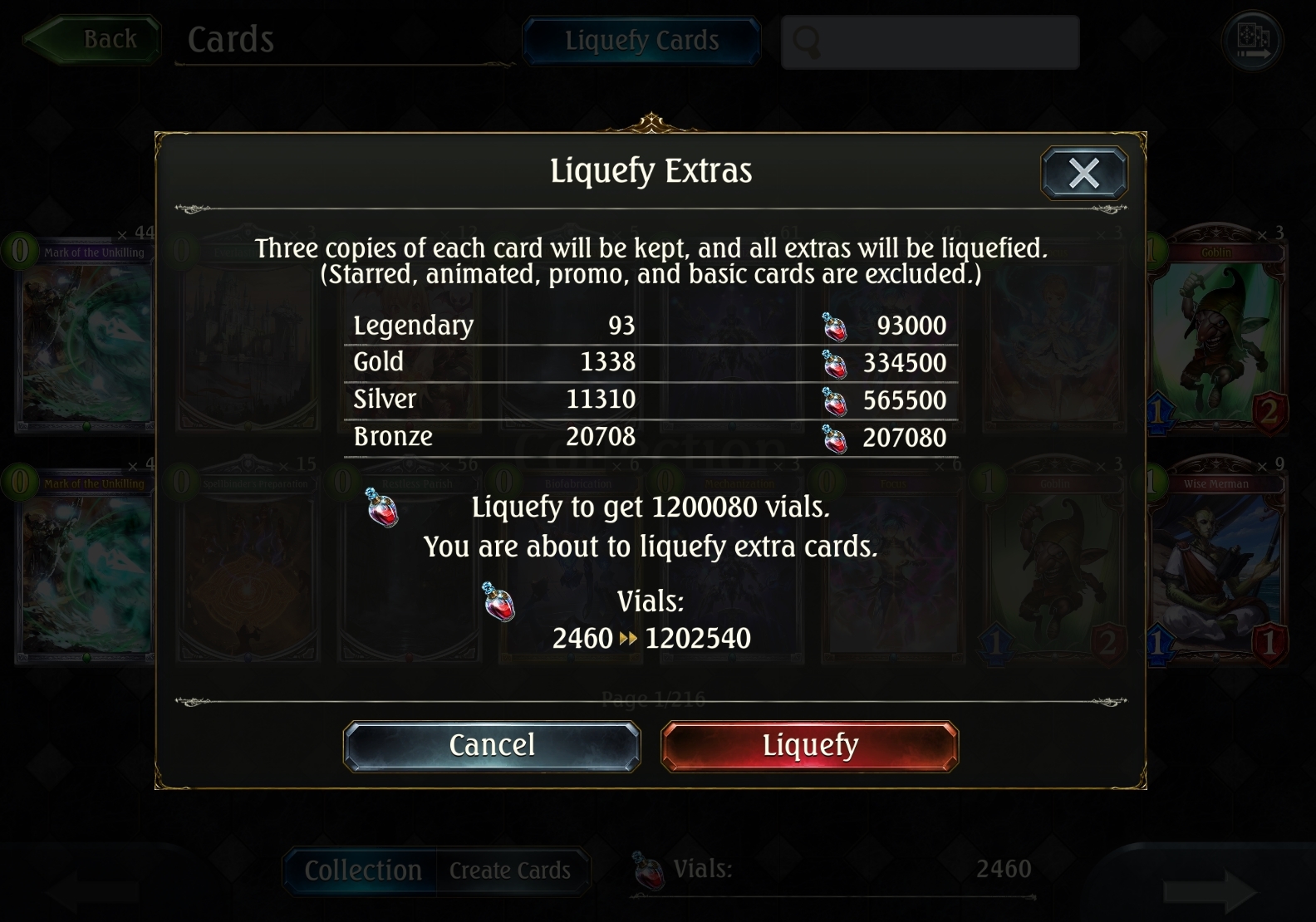Click the Liquefy Cards button at the top
This screenshot has width=1316, height=922.
click(x=641, y=41)
